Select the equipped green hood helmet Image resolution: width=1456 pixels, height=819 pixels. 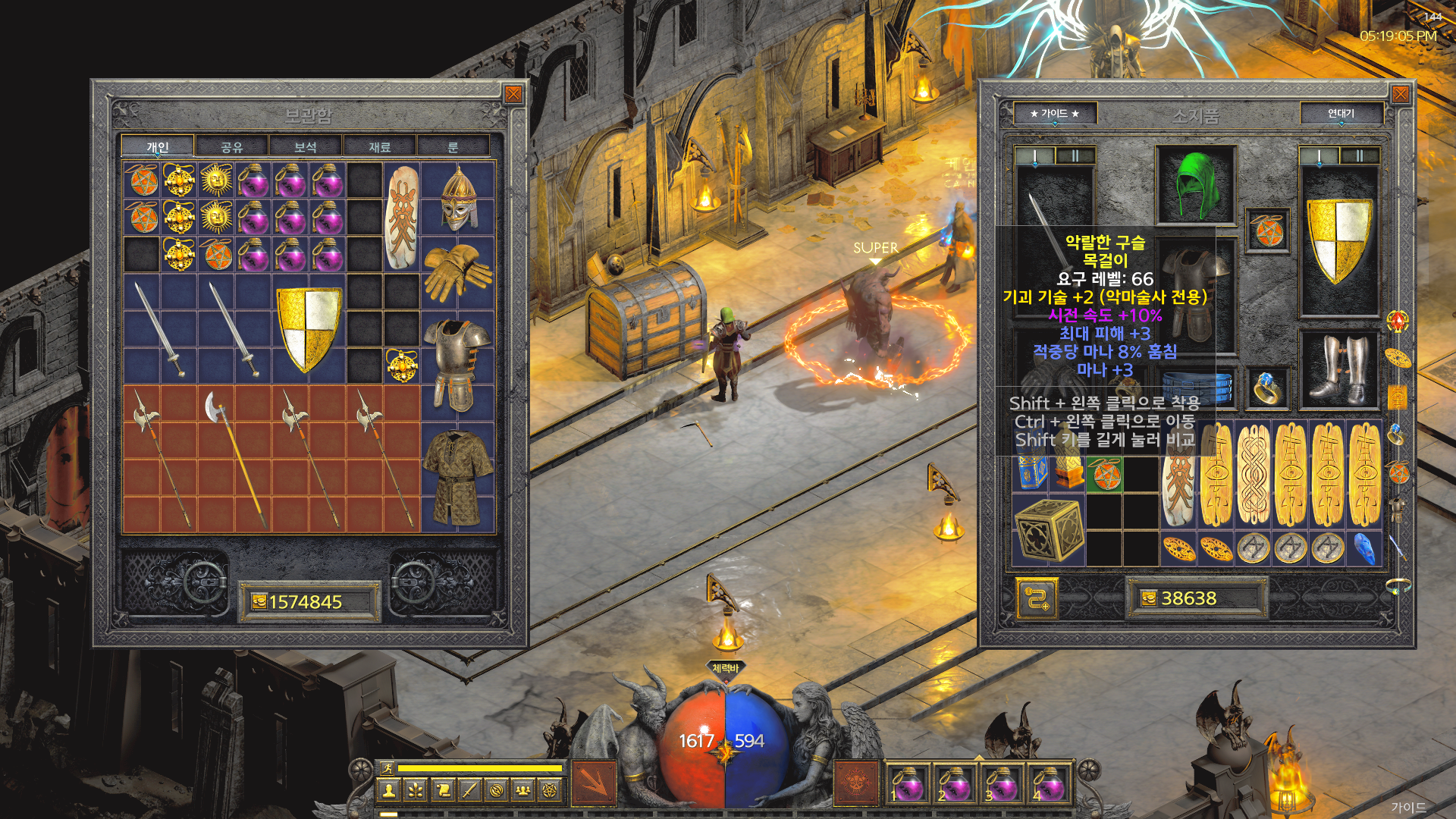(1196, 185)
